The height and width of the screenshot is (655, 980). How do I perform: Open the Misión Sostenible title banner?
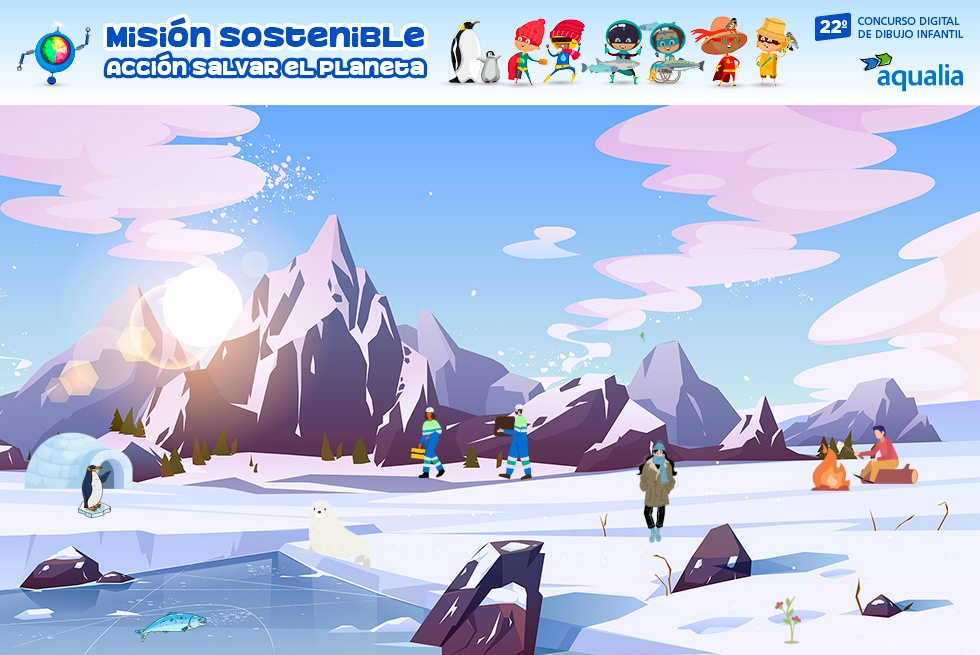[x=265, y=51]
